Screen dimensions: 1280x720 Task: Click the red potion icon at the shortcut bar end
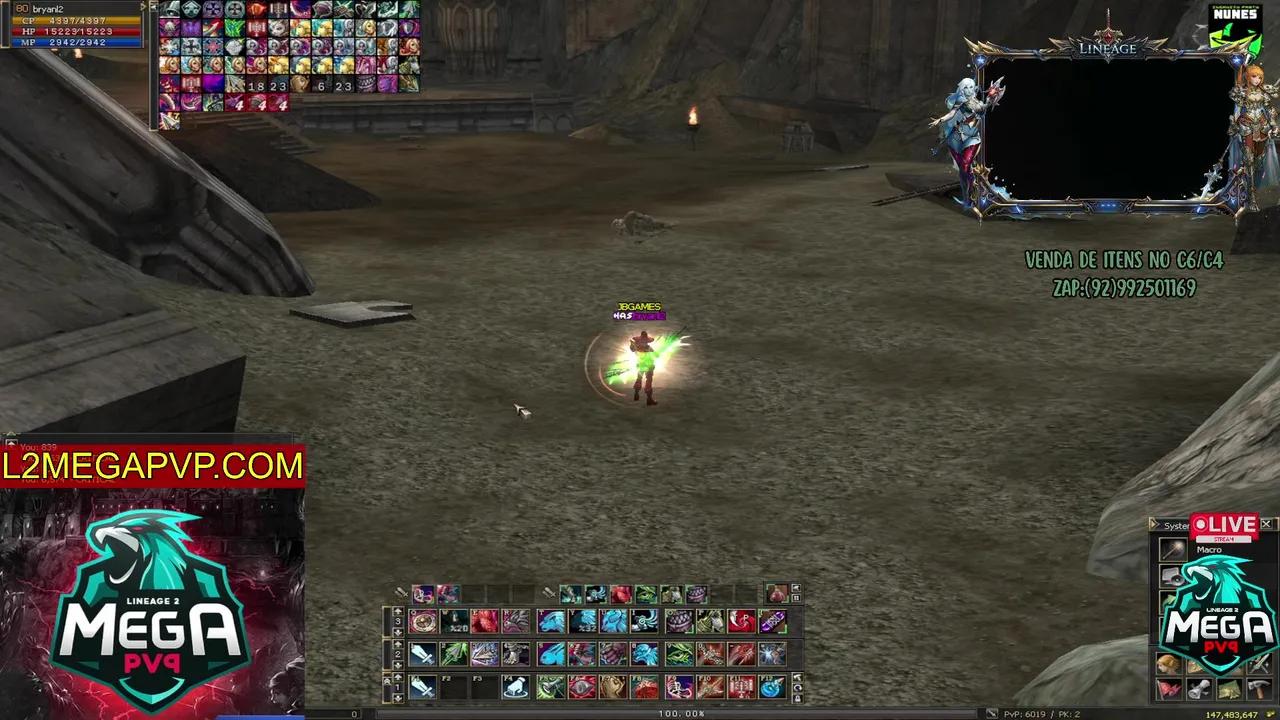pos(780,593)
